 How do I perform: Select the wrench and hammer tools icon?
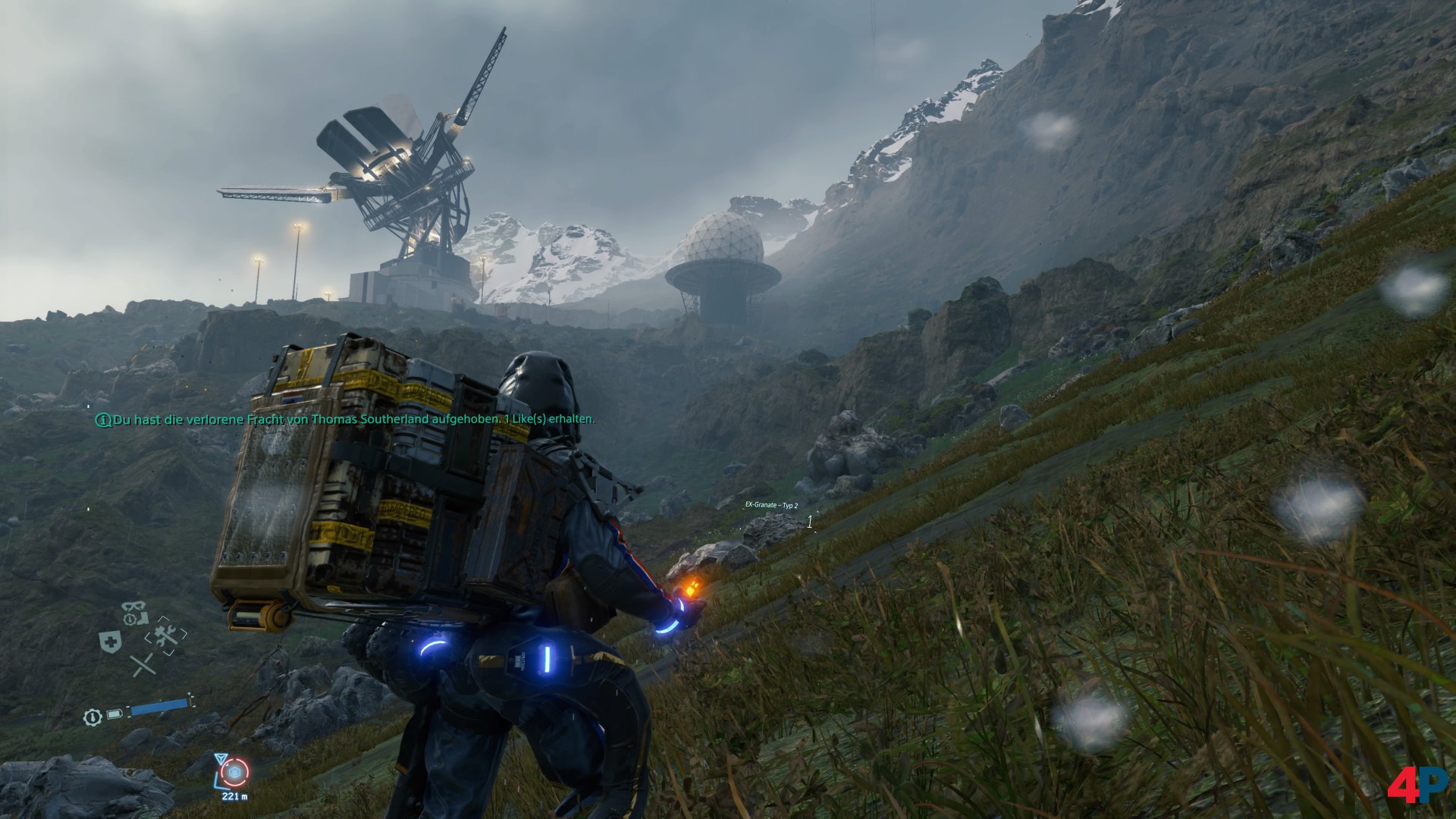click(x=167, y=635)
